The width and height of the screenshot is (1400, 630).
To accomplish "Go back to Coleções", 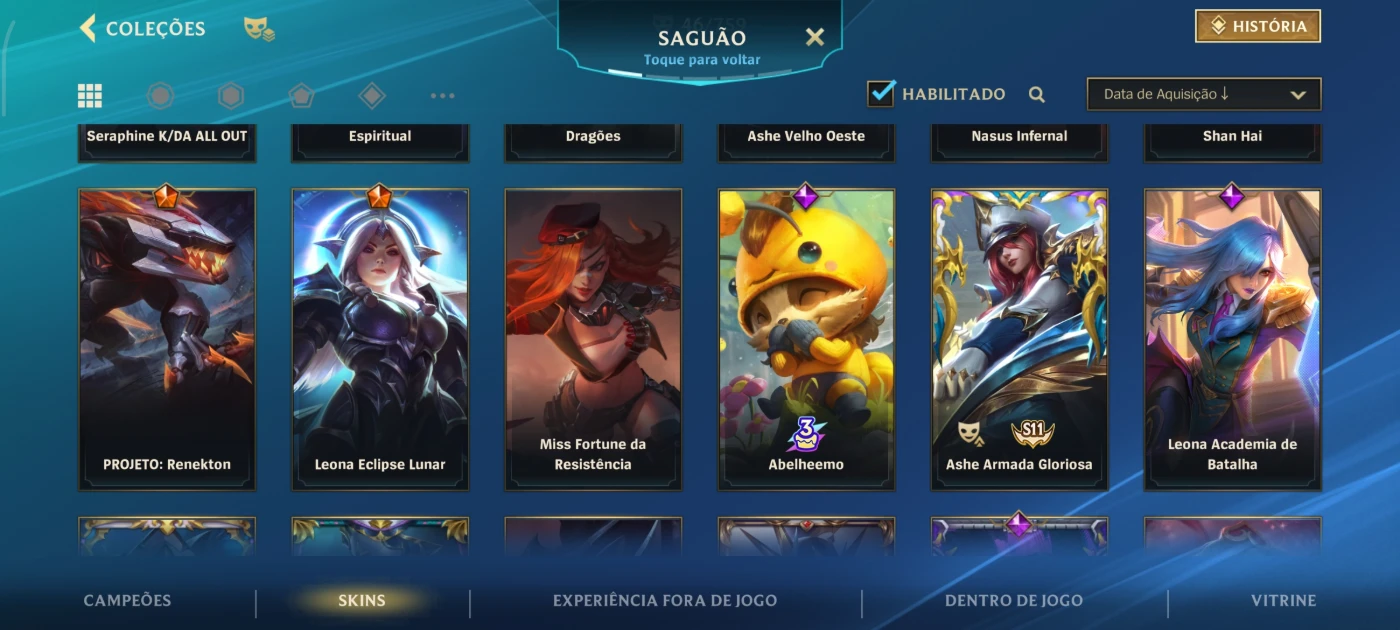I will [x=142, y=29].
